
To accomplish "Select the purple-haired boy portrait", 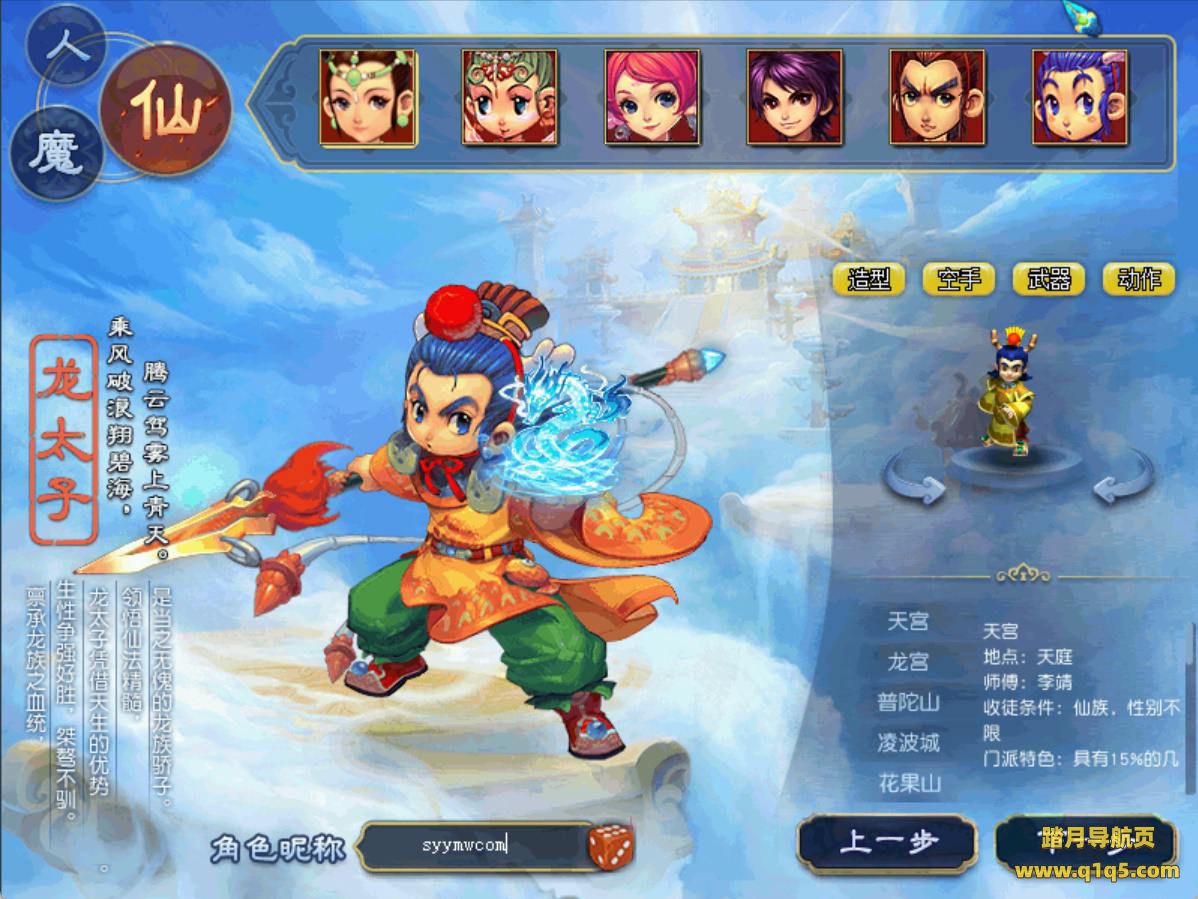I will pyautogui.click(x=794, y=97).
